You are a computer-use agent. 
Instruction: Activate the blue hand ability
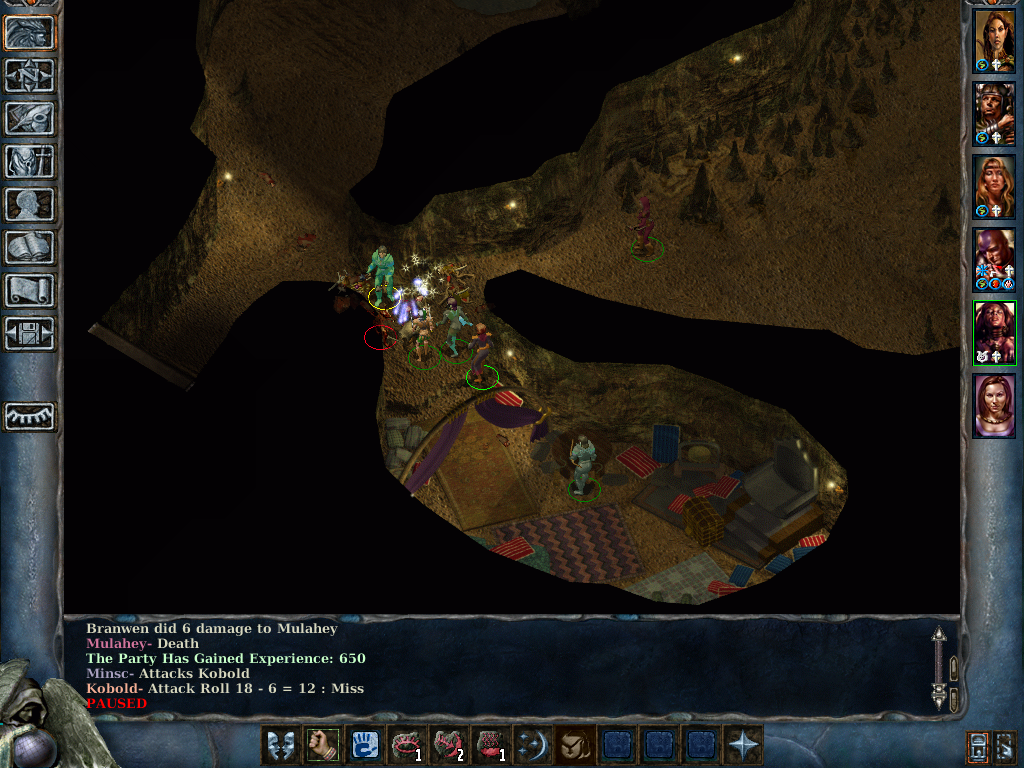pos(364,746)
